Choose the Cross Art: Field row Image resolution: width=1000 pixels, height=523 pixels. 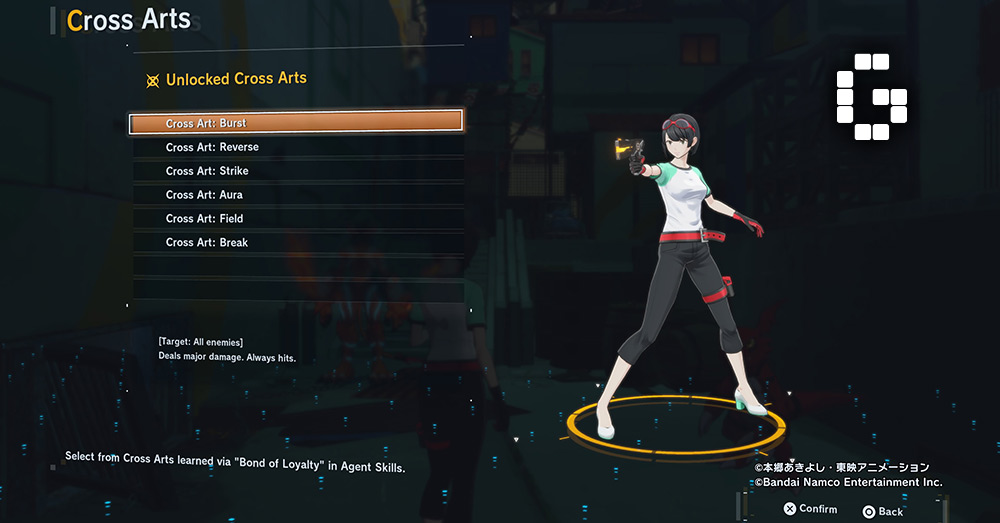click(x=296, y=219)
